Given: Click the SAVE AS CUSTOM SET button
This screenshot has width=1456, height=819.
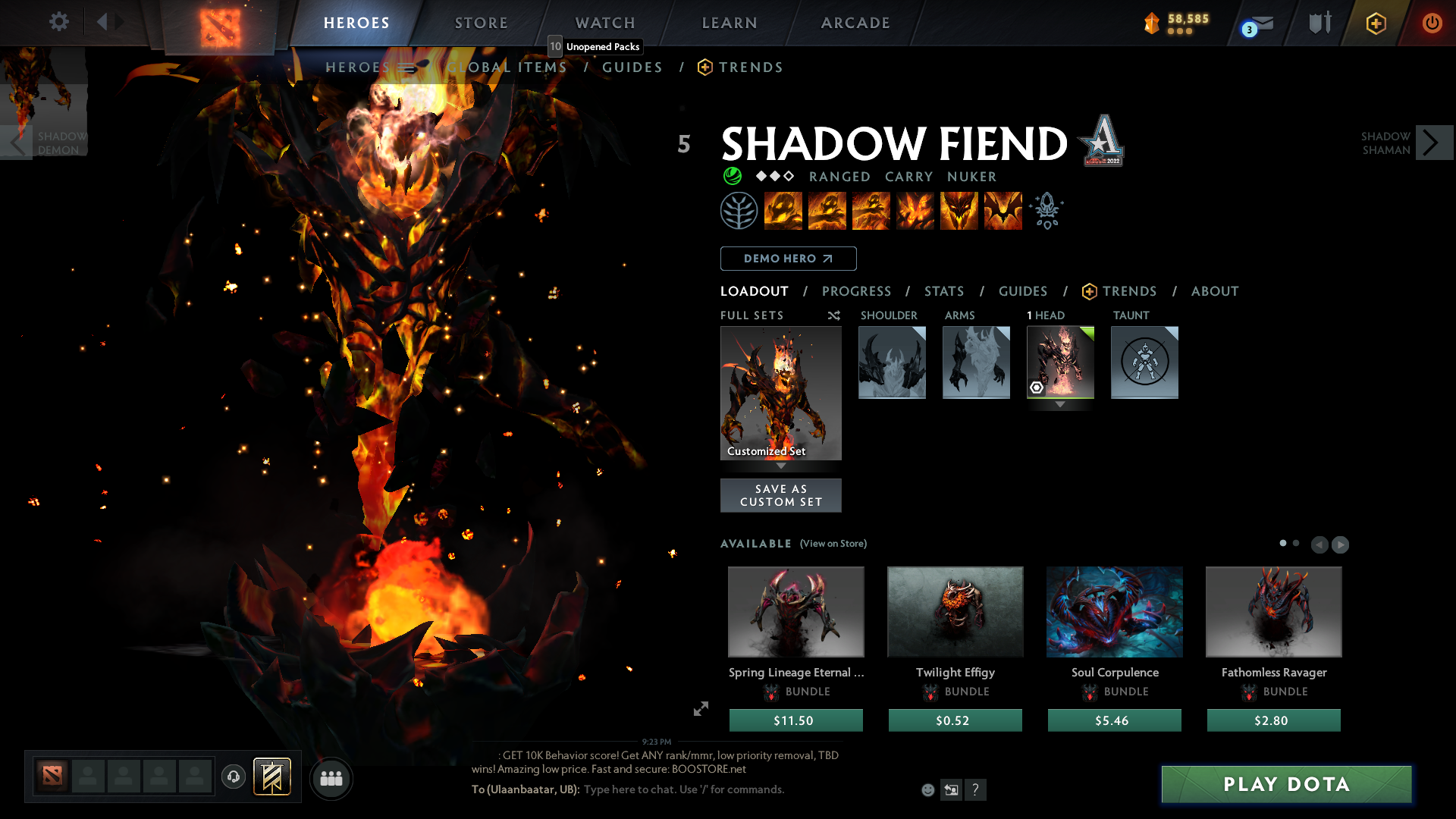Looking at the screenshot, I should [780, 495].
